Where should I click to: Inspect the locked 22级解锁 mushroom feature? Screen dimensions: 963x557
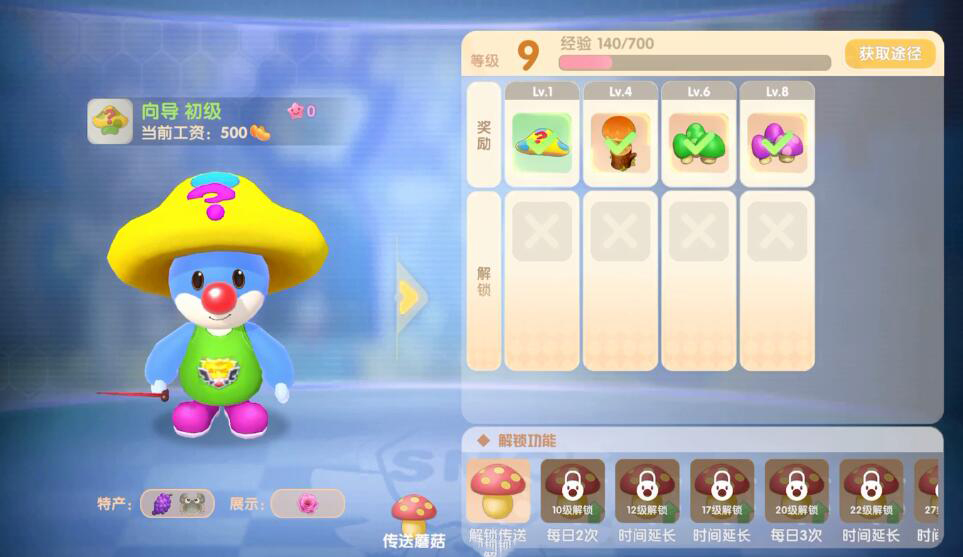(871, 491)
